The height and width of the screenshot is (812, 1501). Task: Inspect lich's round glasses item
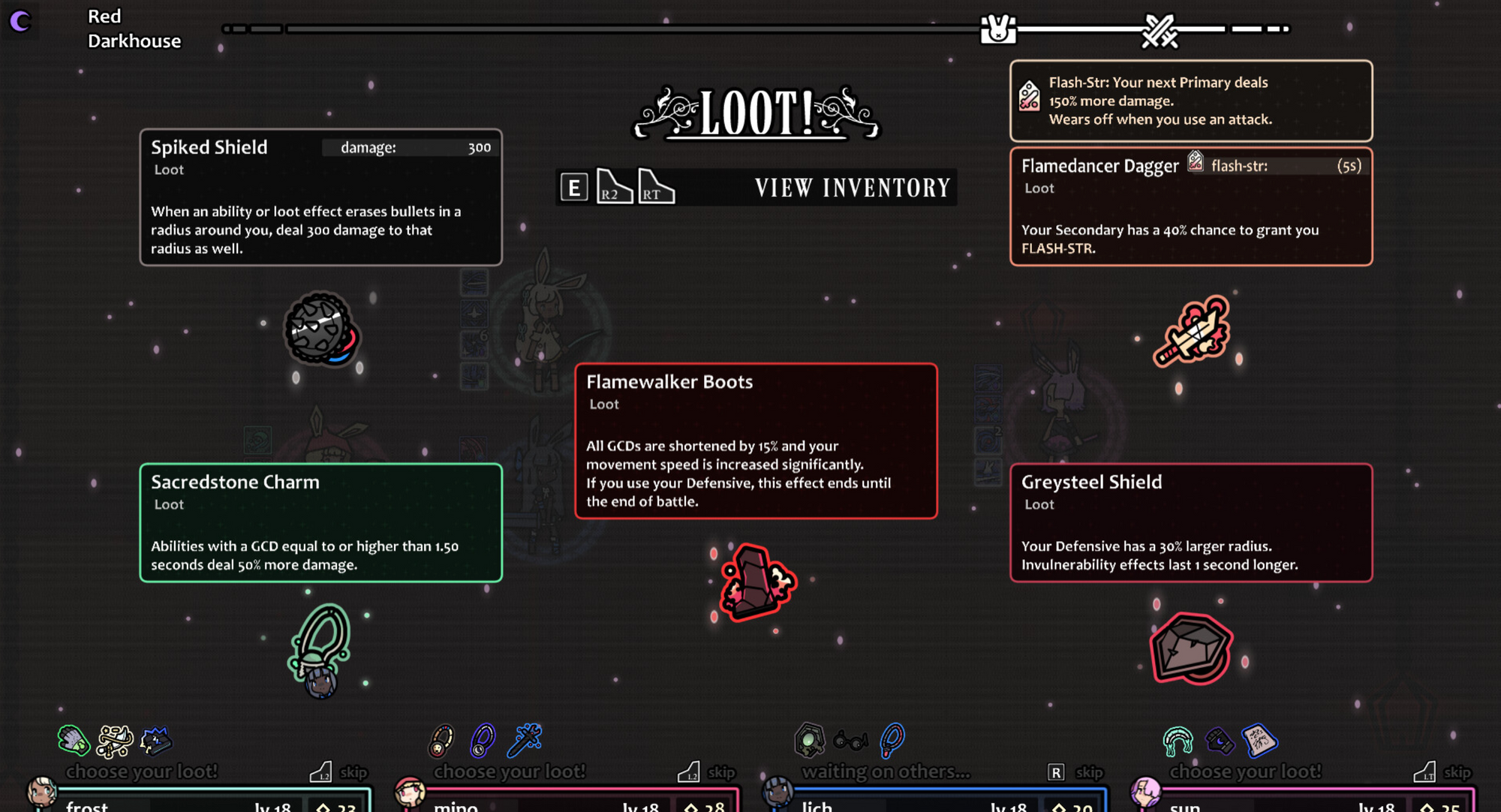point(850,741)
